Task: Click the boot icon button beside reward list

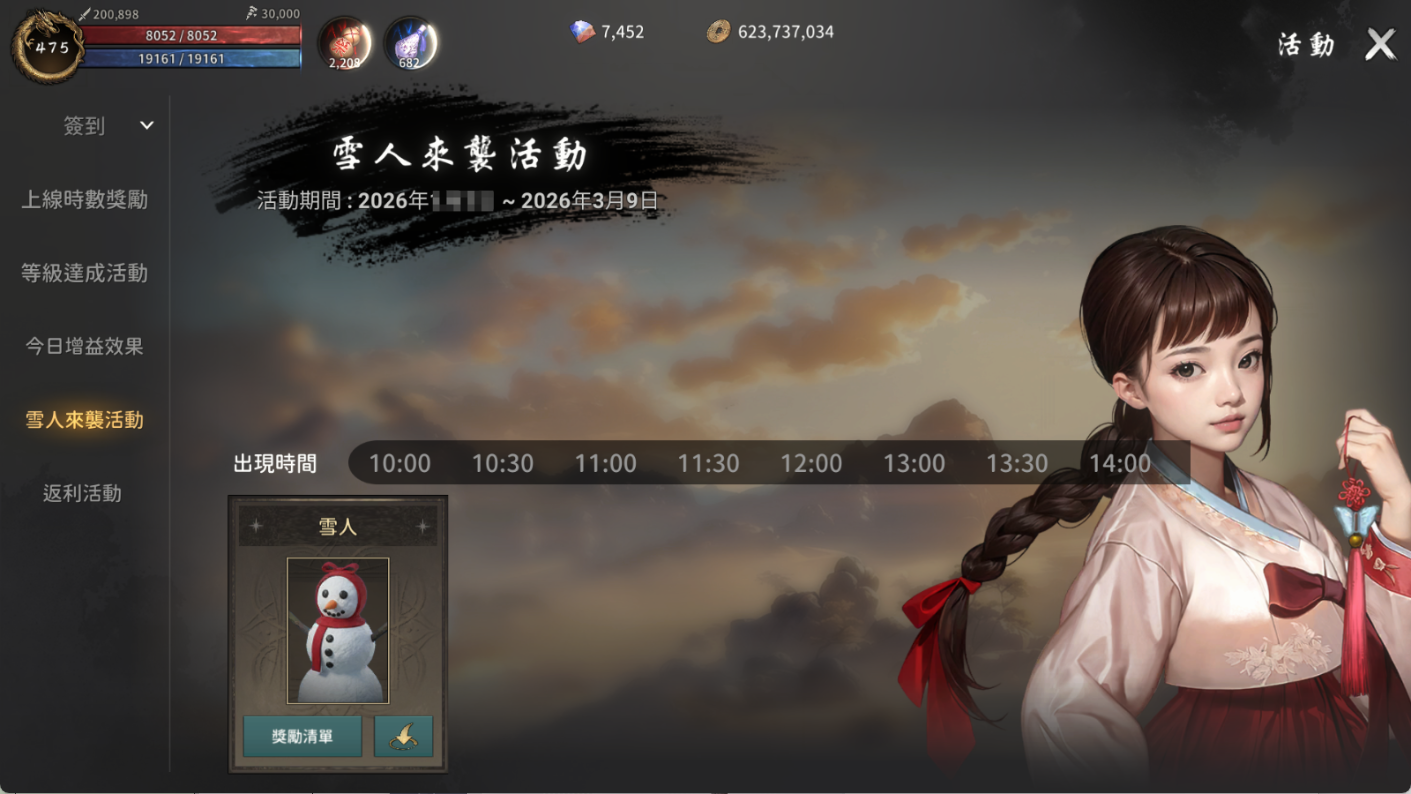Action: (403, 737)
